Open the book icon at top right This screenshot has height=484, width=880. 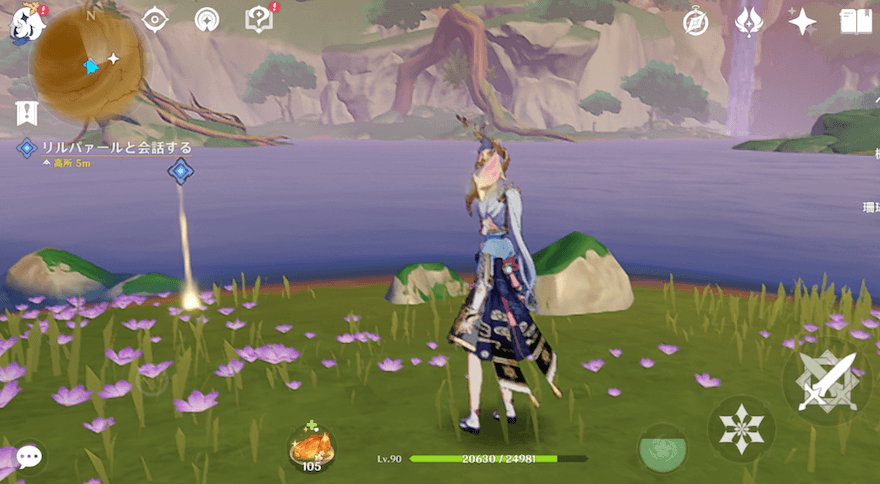pos(856,21)
